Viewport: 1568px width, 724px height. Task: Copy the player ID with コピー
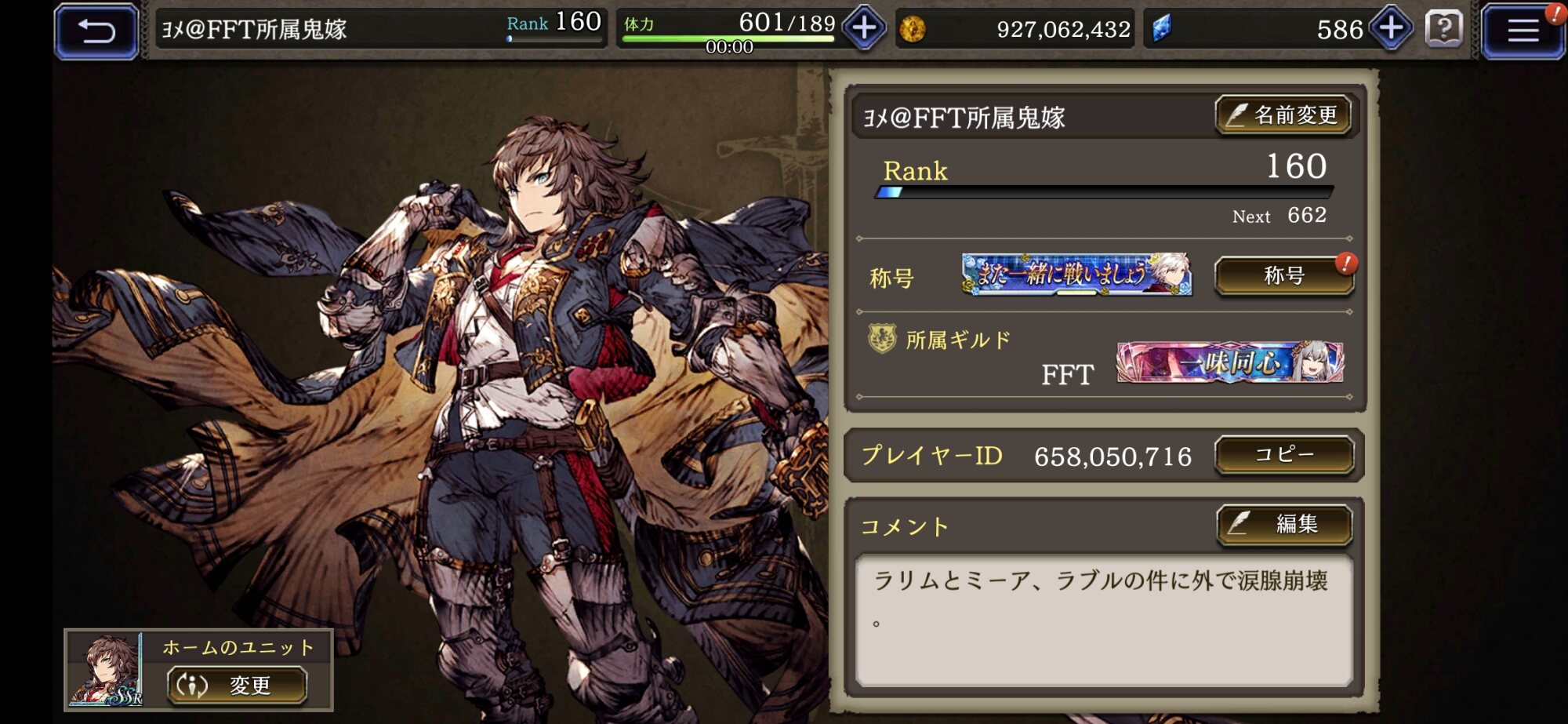pyautogui.click(x=1283, y=455)
